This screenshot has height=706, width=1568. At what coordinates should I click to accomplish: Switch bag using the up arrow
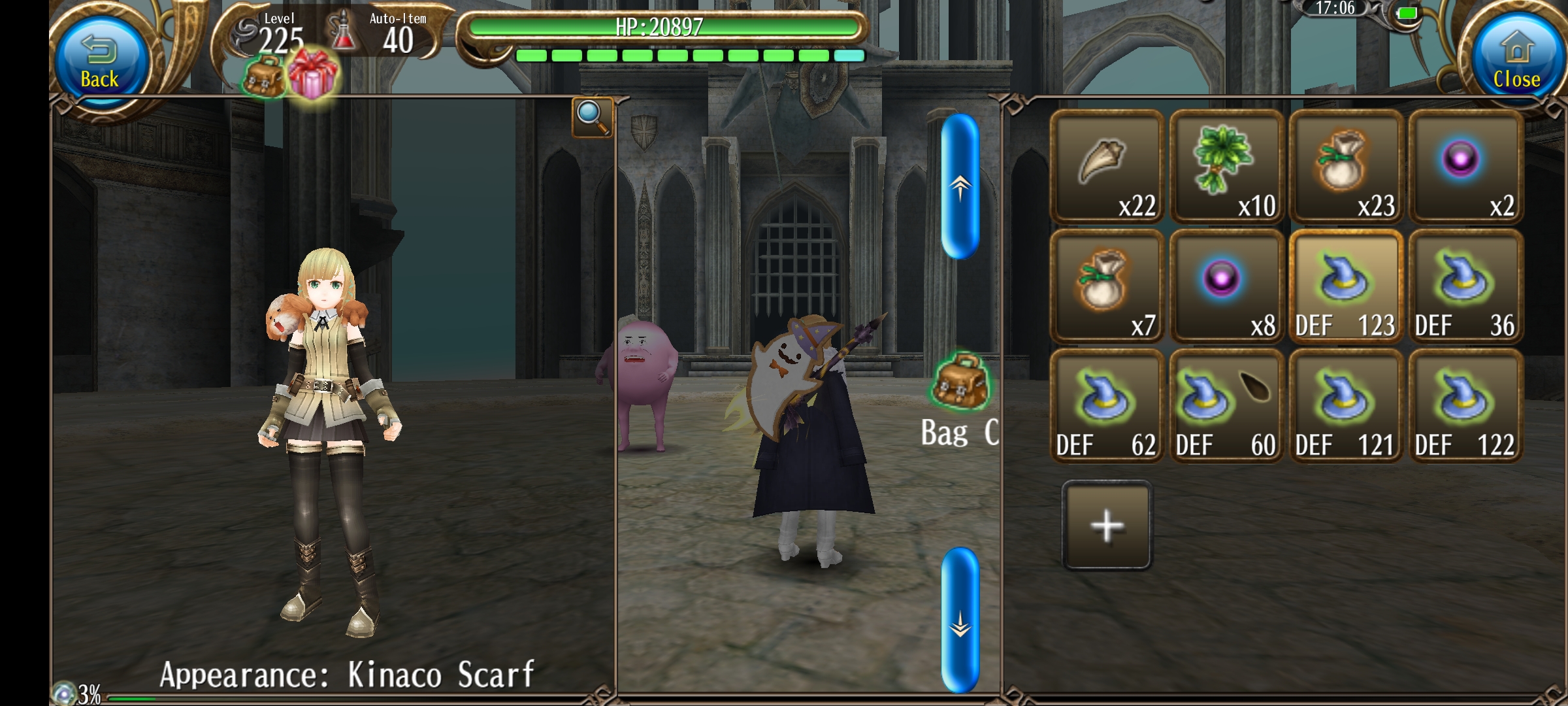coord(960,187)
